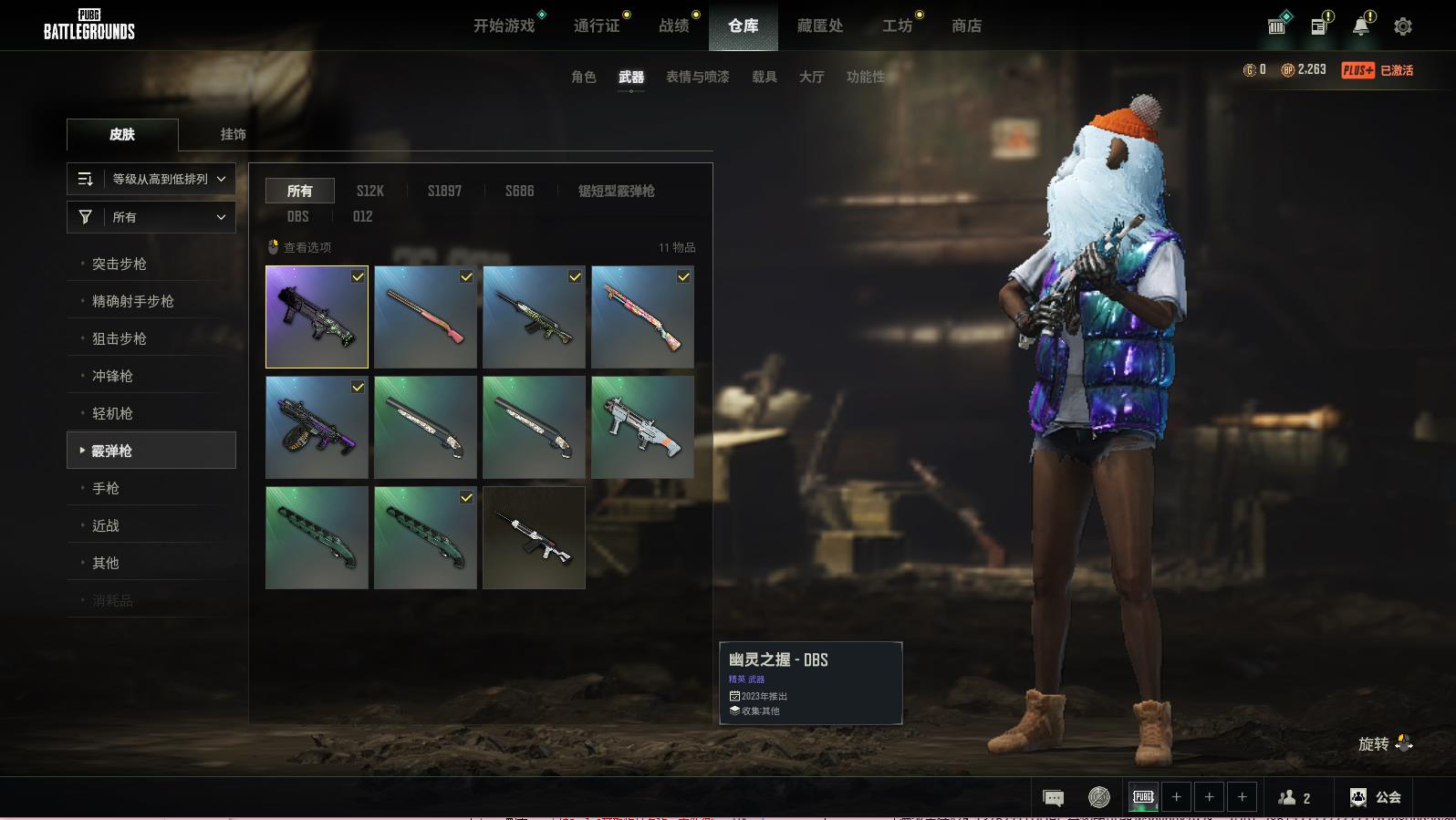Image resolution: width=1456 pixels, height=820 pixels.
Task: Open the 所有 filter dropdown
Action: point(151,217)
